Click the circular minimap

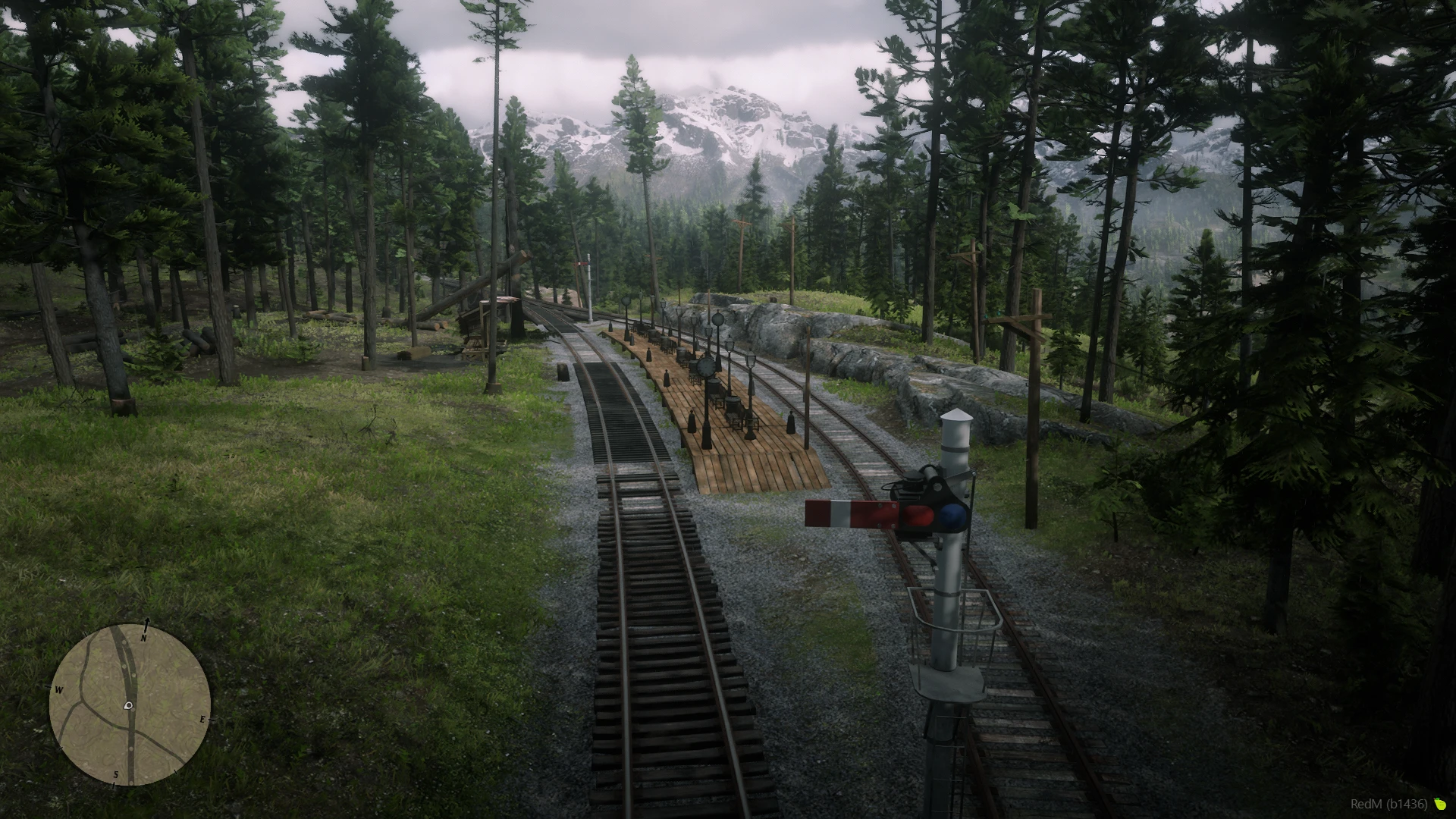(x=130, y=704)
